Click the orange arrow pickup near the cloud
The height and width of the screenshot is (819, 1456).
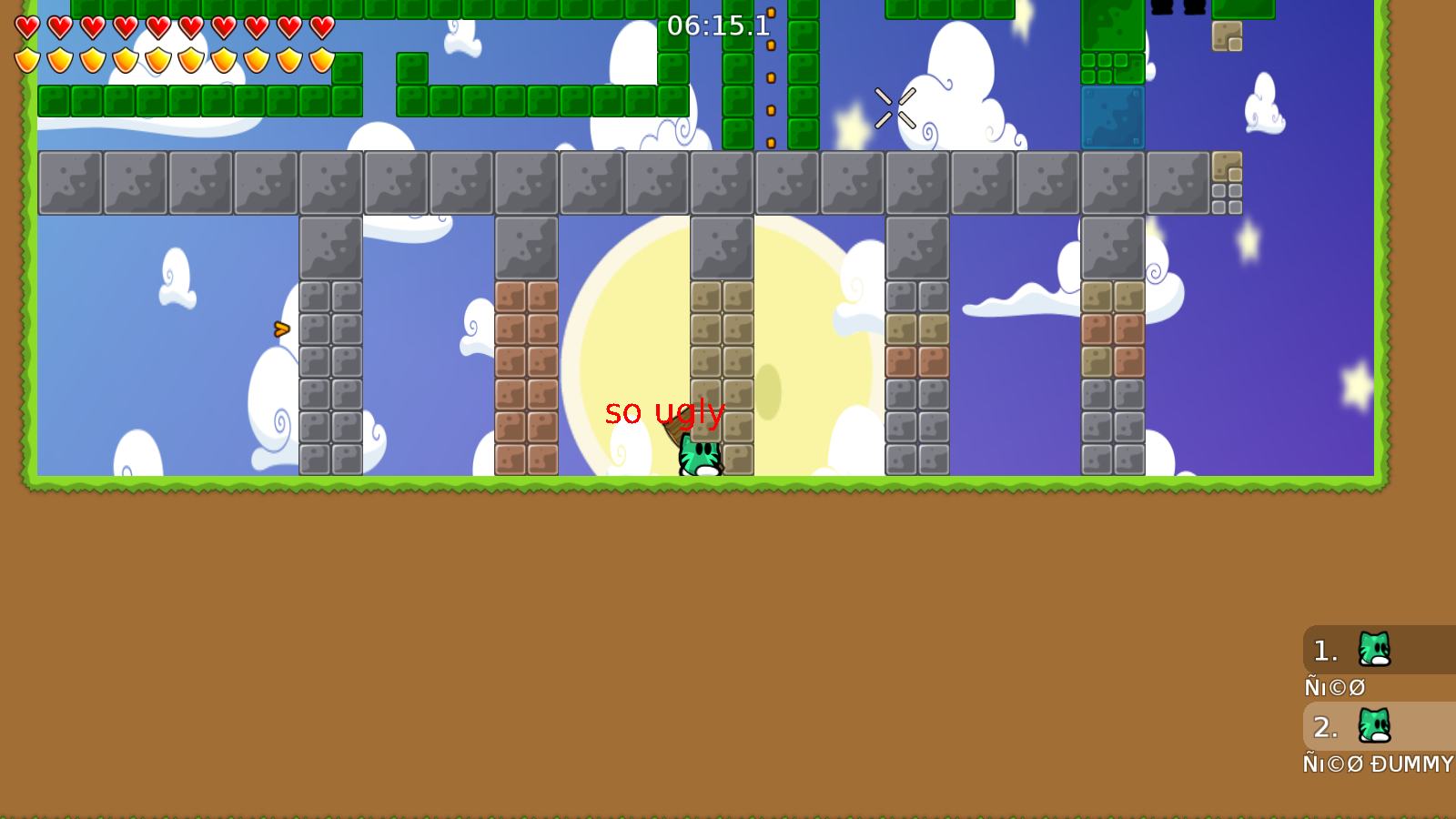point(279,330)
